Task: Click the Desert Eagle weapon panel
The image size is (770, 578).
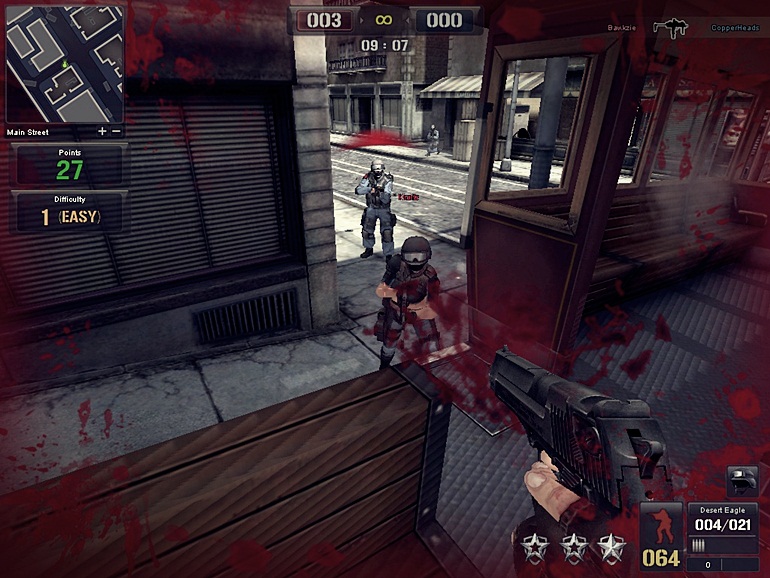Action: tap(722, 527)
